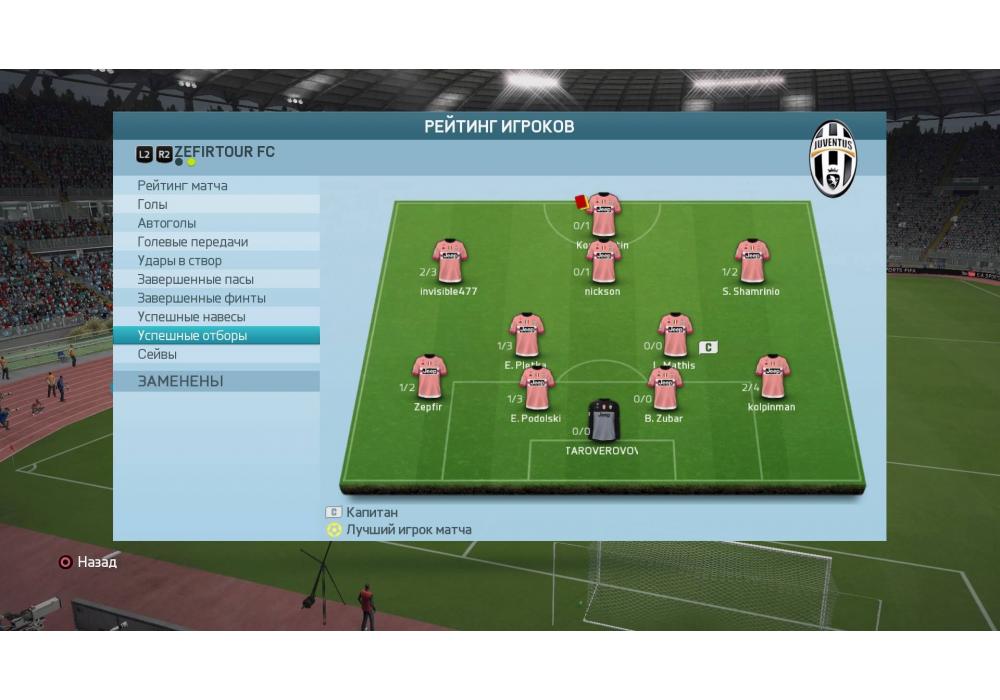Select defender kolpinman on the pitch
The height and width of the screenshot is (700, 1000).
(x=771, y=378)
